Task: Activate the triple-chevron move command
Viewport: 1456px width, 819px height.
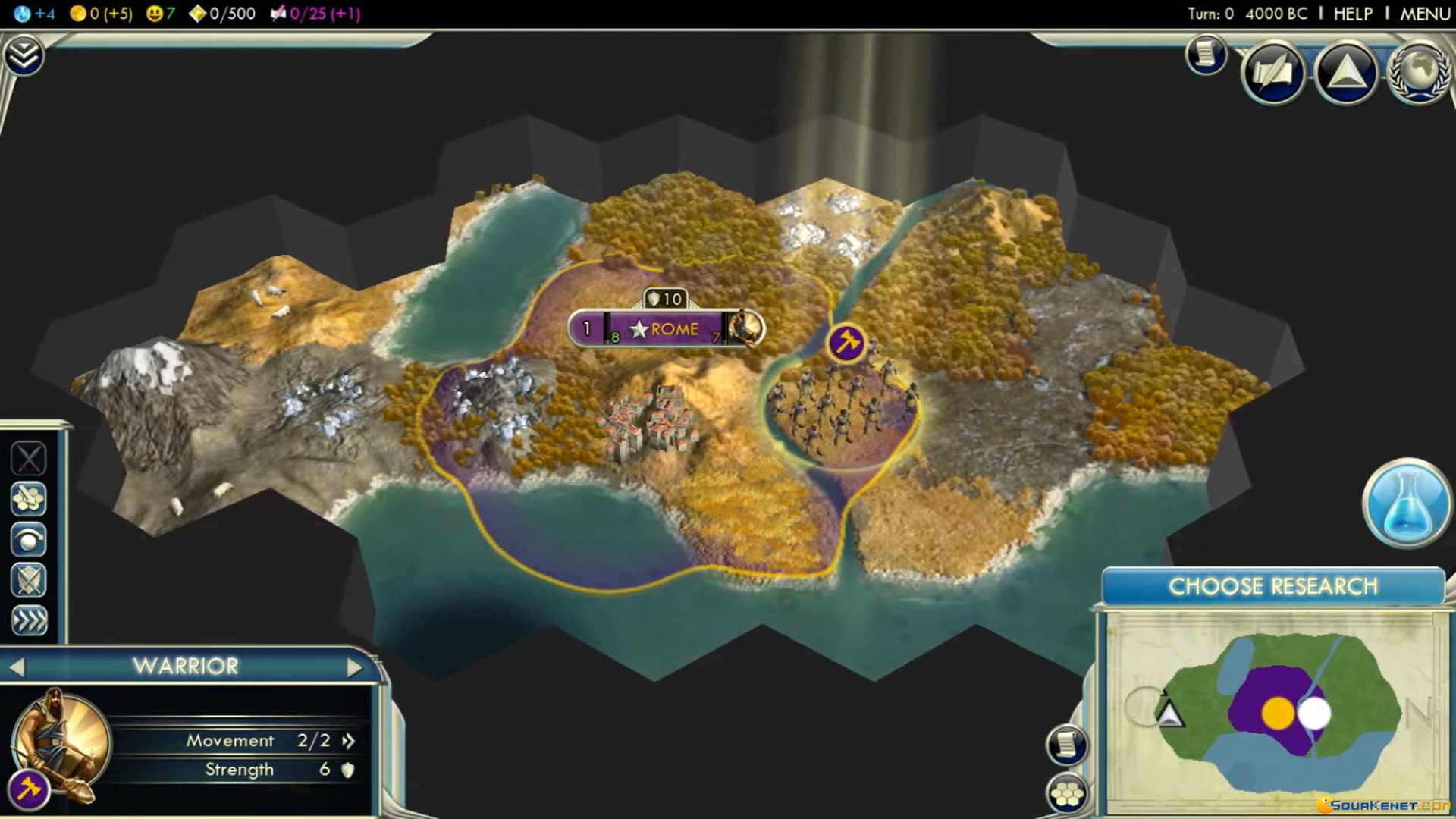Action: (29, 621)
